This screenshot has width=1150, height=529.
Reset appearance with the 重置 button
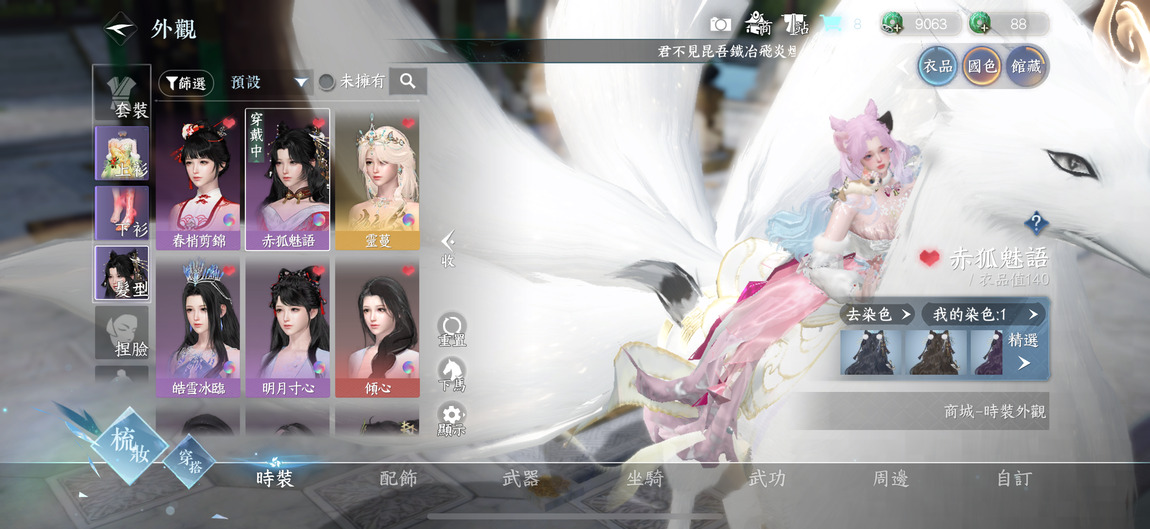[x=452, y=329]
